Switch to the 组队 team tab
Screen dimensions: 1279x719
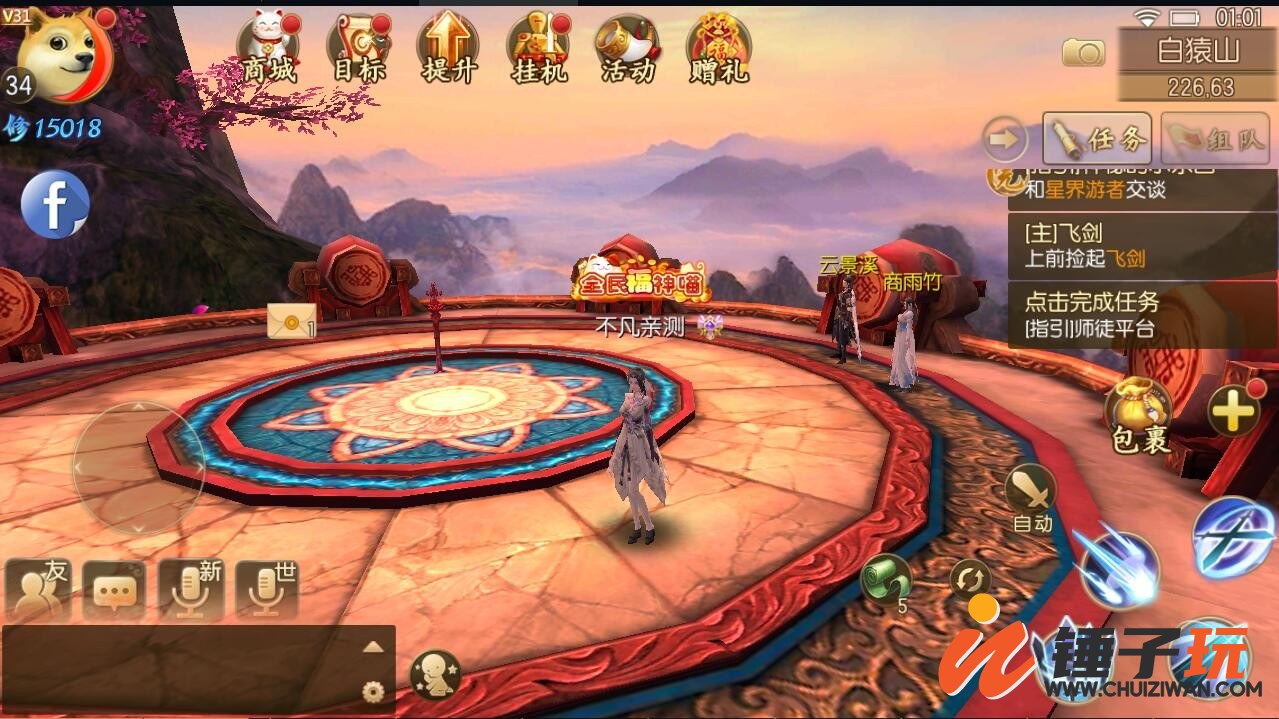(x=1214, y=138)
